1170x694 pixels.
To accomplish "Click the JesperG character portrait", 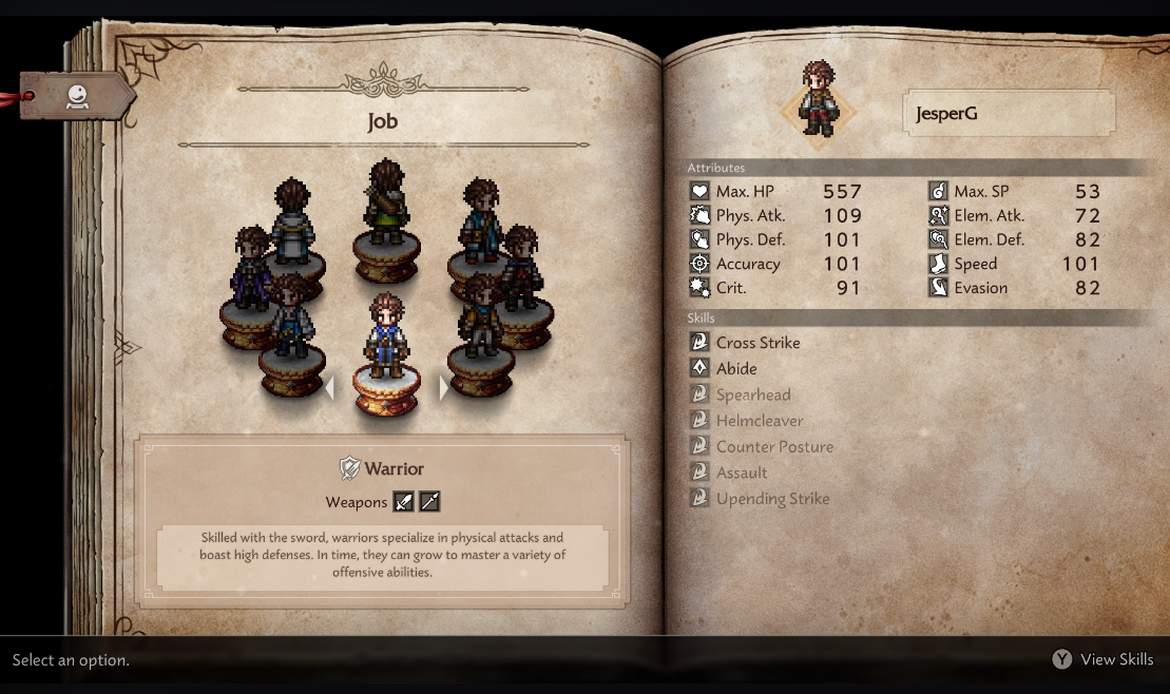I will 818,100.
